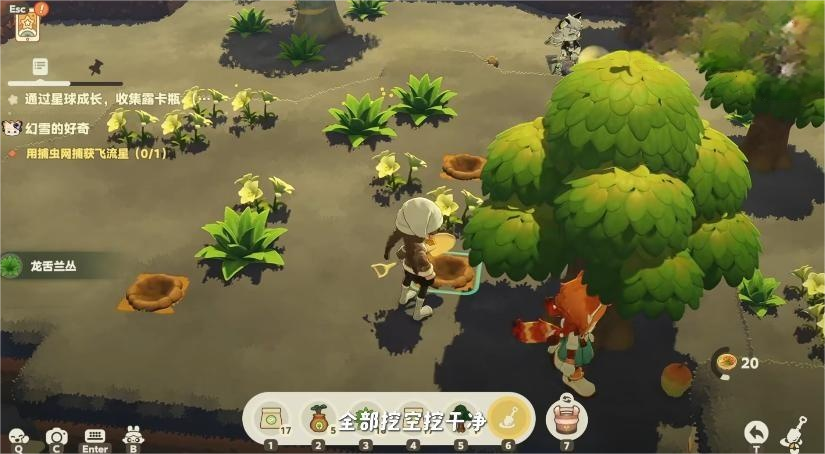Open the keyboard chat icon
The image size is (825, 454).
(x=95, y=437)
